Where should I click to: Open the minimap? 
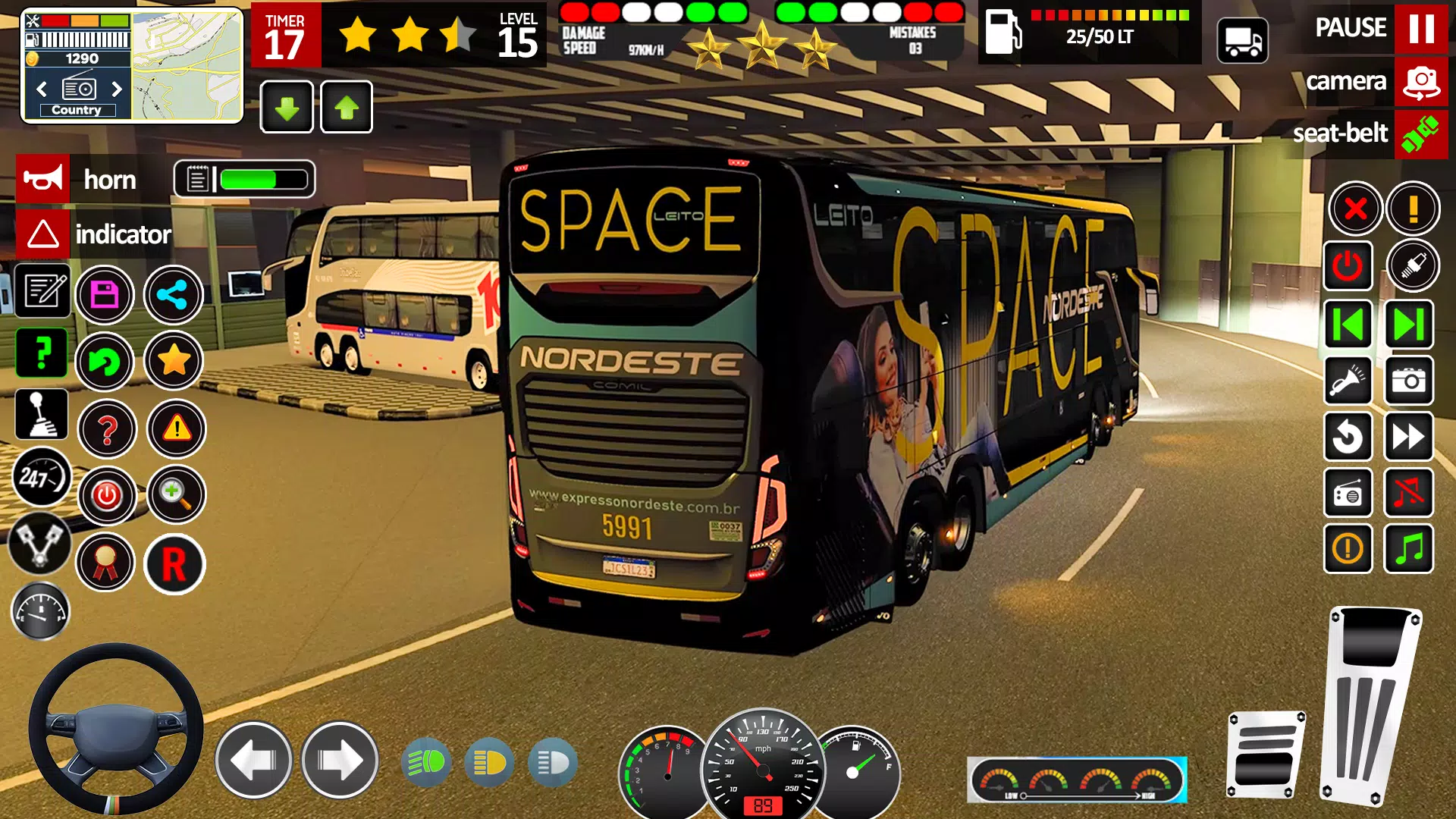(x=187, y=66)
